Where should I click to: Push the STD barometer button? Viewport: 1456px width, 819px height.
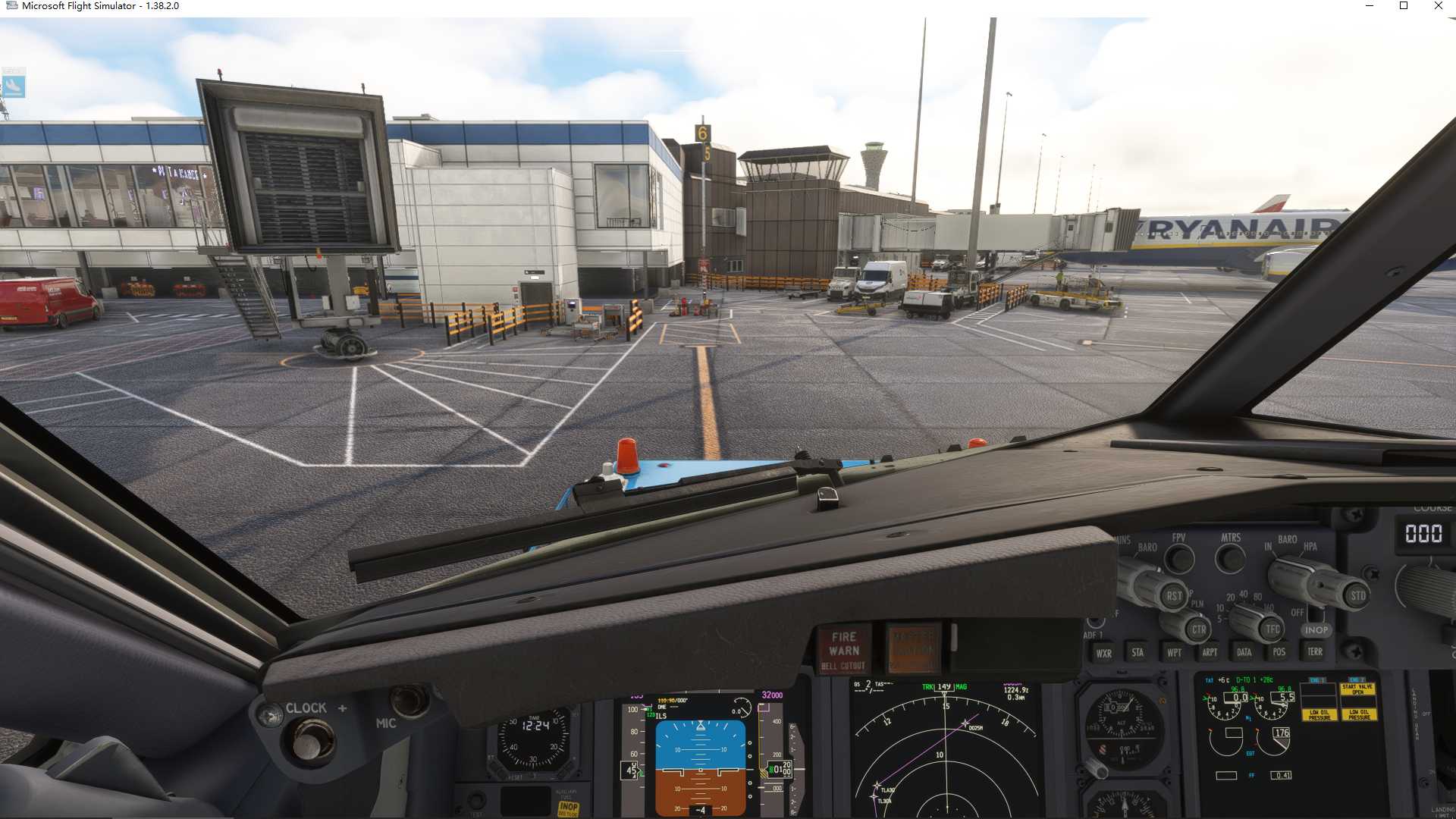tap(1357, 595)
